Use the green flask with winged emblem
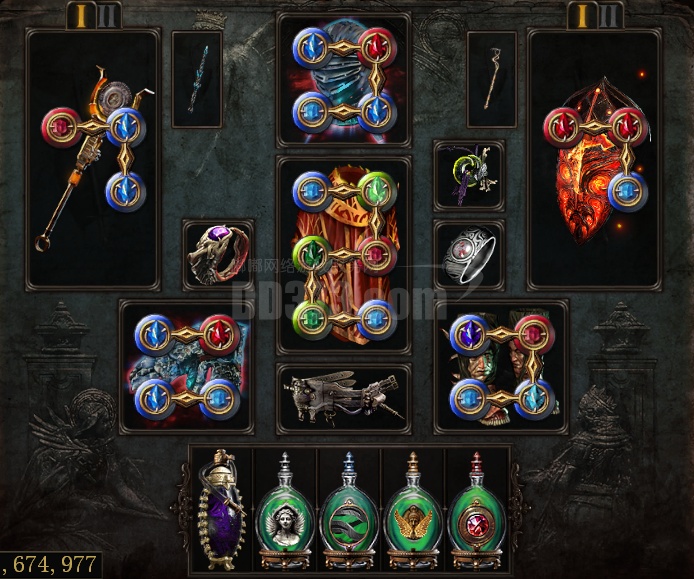694x579 pixels. coord(413,510)
